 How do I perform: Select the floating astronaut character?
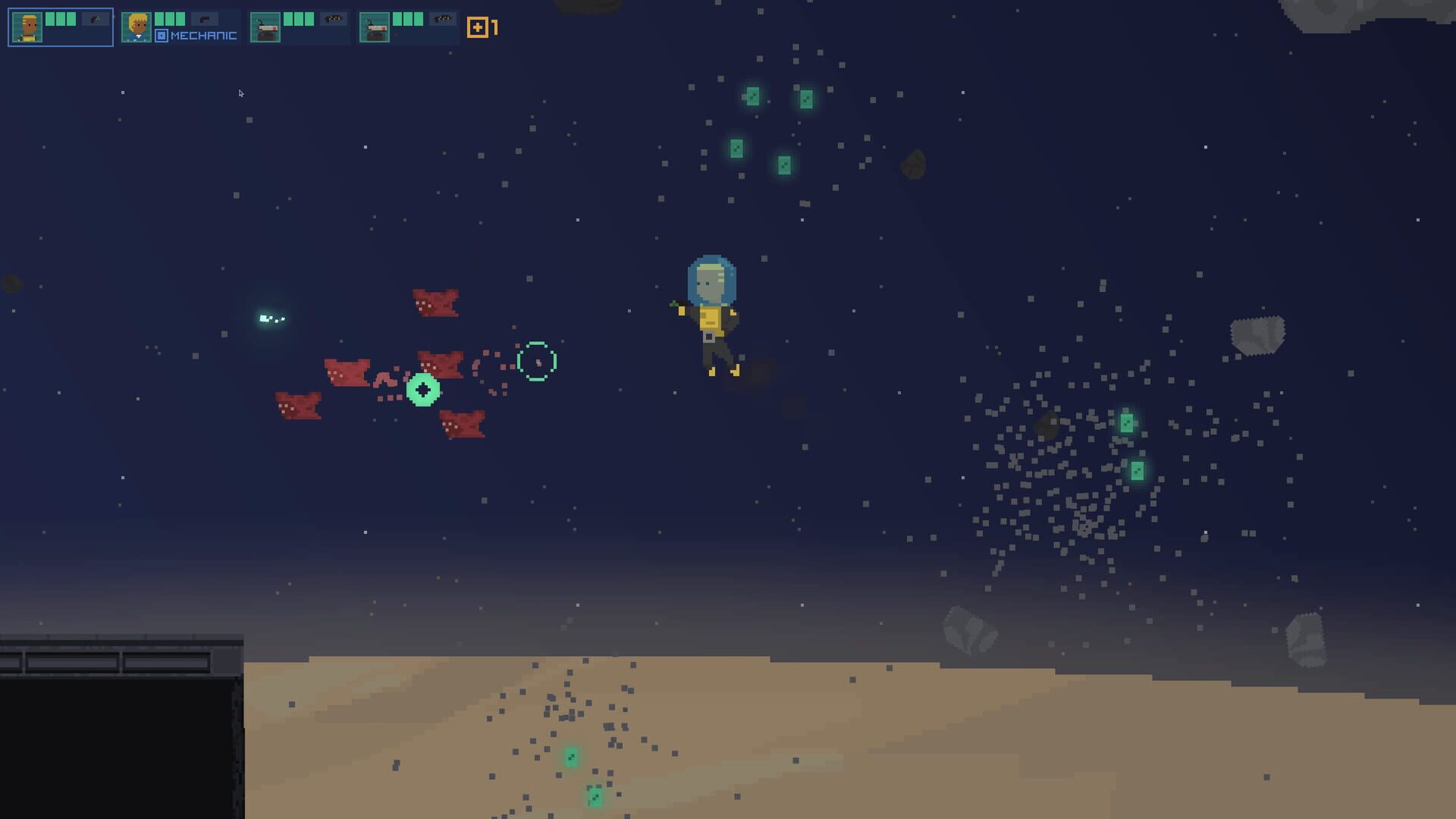point(711,311)
